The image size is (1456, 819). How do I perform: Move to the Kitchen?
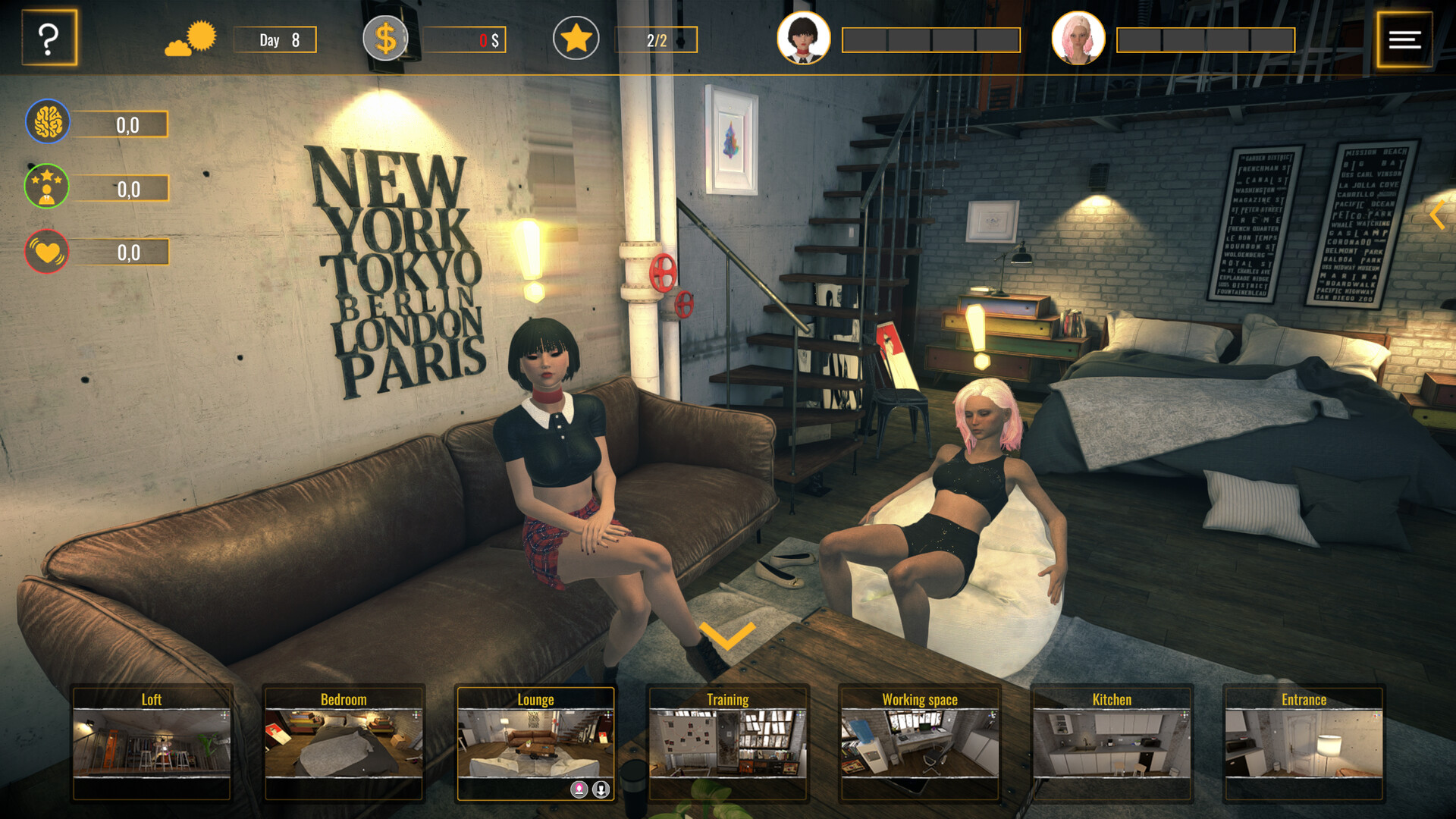[x=1112, y=742]
